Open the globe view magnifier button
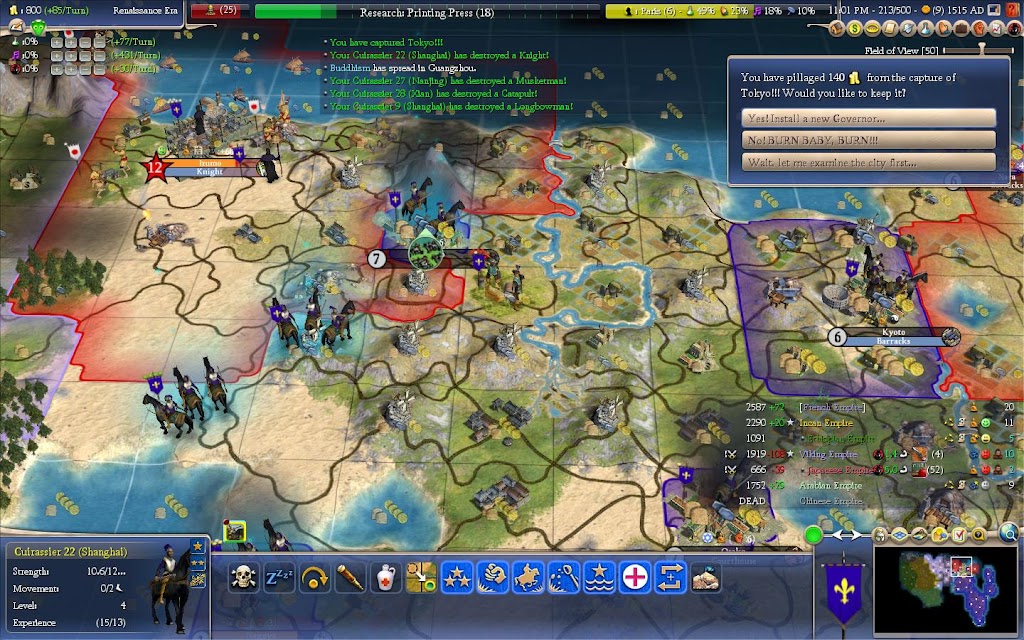Viewport: 1024px width, 640px height. point(1014,533)
